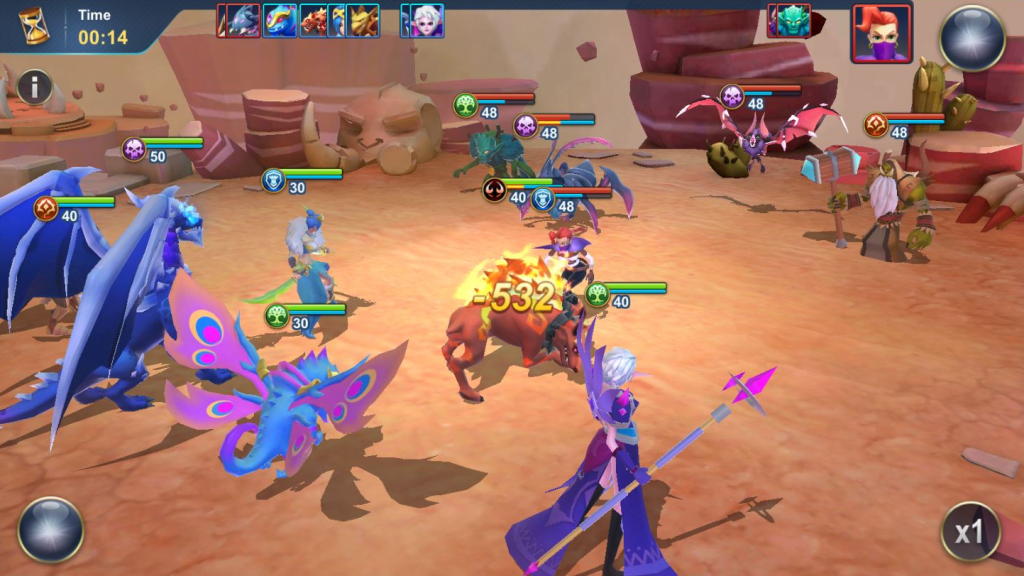Activate the orb button below the info icon
The height and width of the screenshot is (576, 1024).
click(50, 529)
